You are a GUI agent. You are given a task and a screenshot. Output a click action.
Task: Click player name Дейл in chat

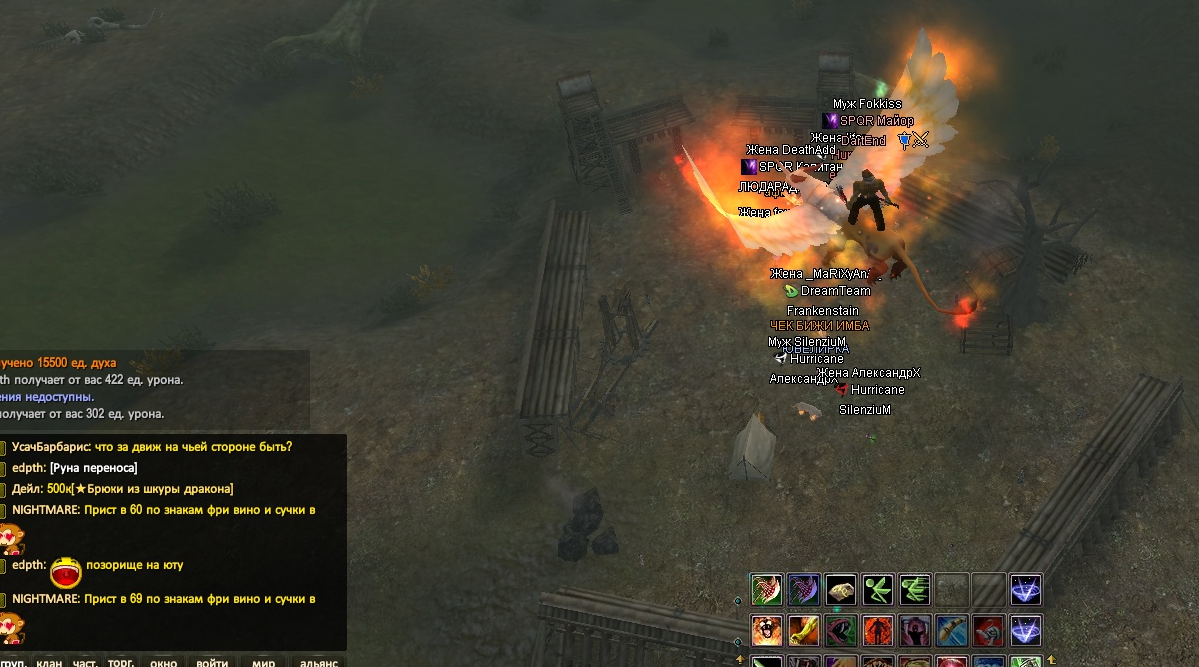pyautogui.click(x=27, y=489)
